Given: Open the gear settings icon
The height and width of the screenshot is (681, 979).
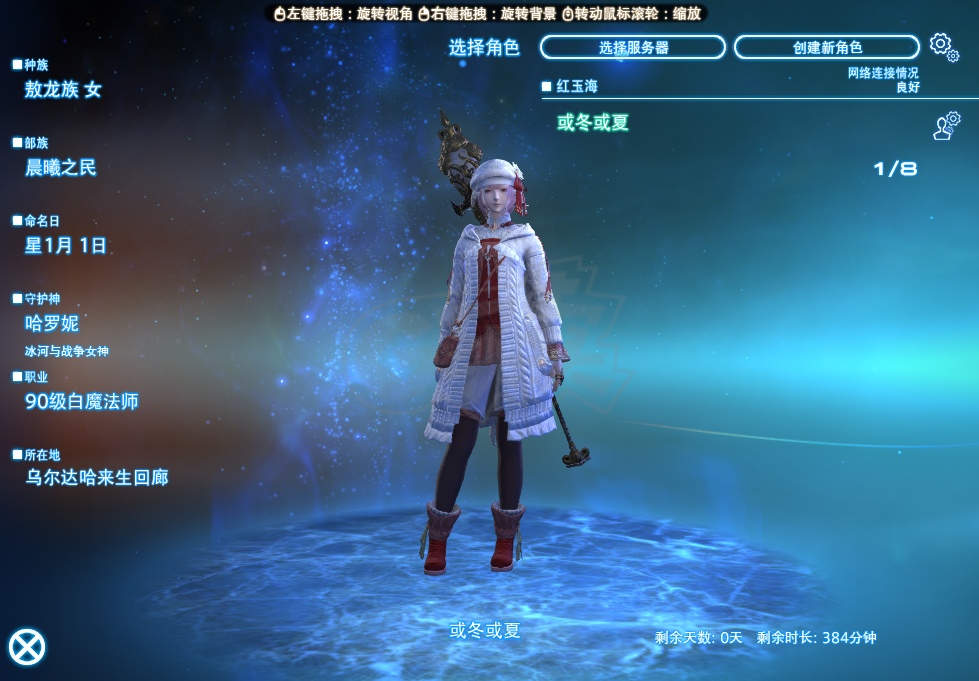Looking at the screenshot, I should (942, 45).
